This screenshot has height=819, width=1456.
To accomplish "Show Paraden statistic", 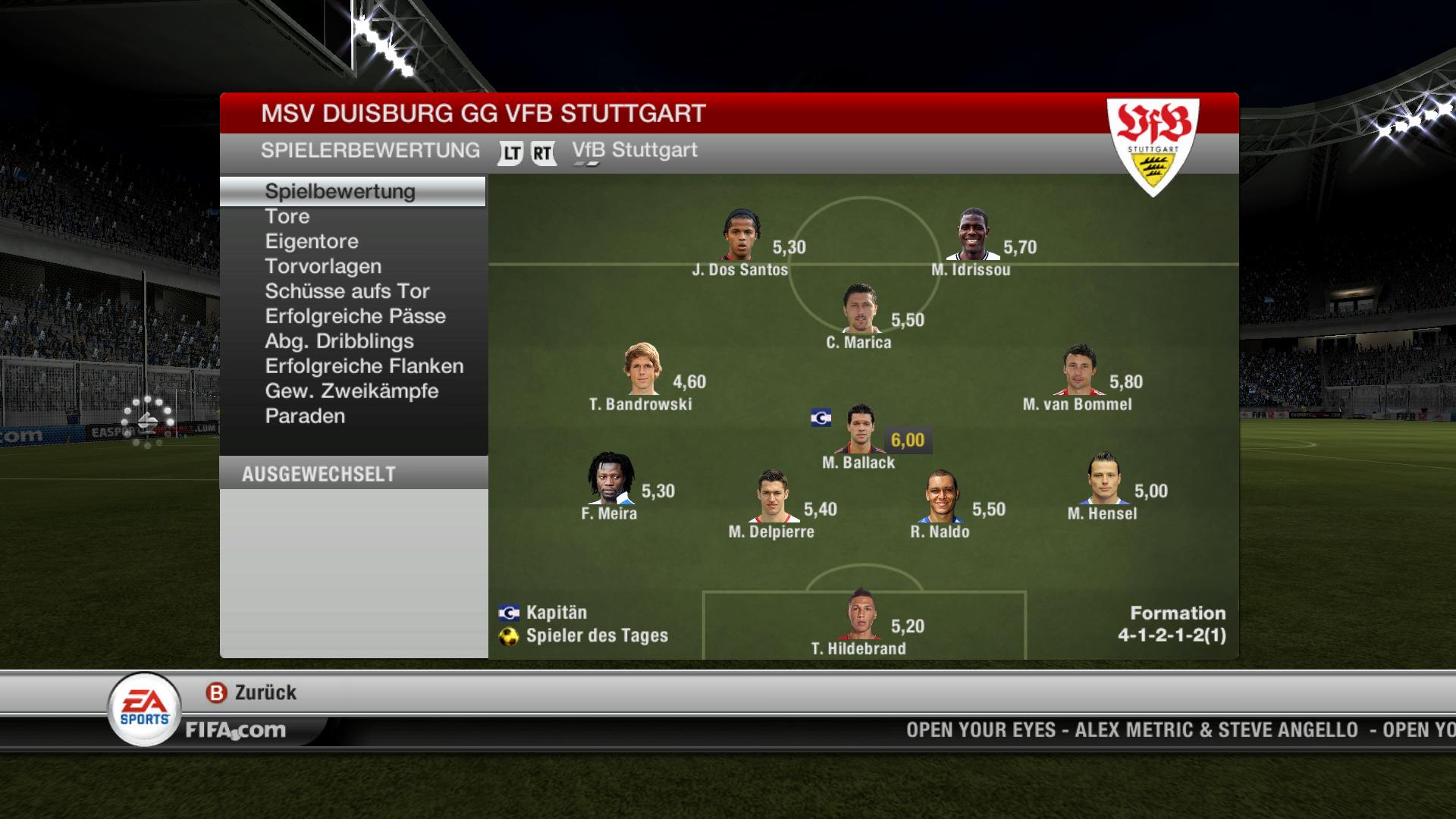I will click(x=305, y=417).
